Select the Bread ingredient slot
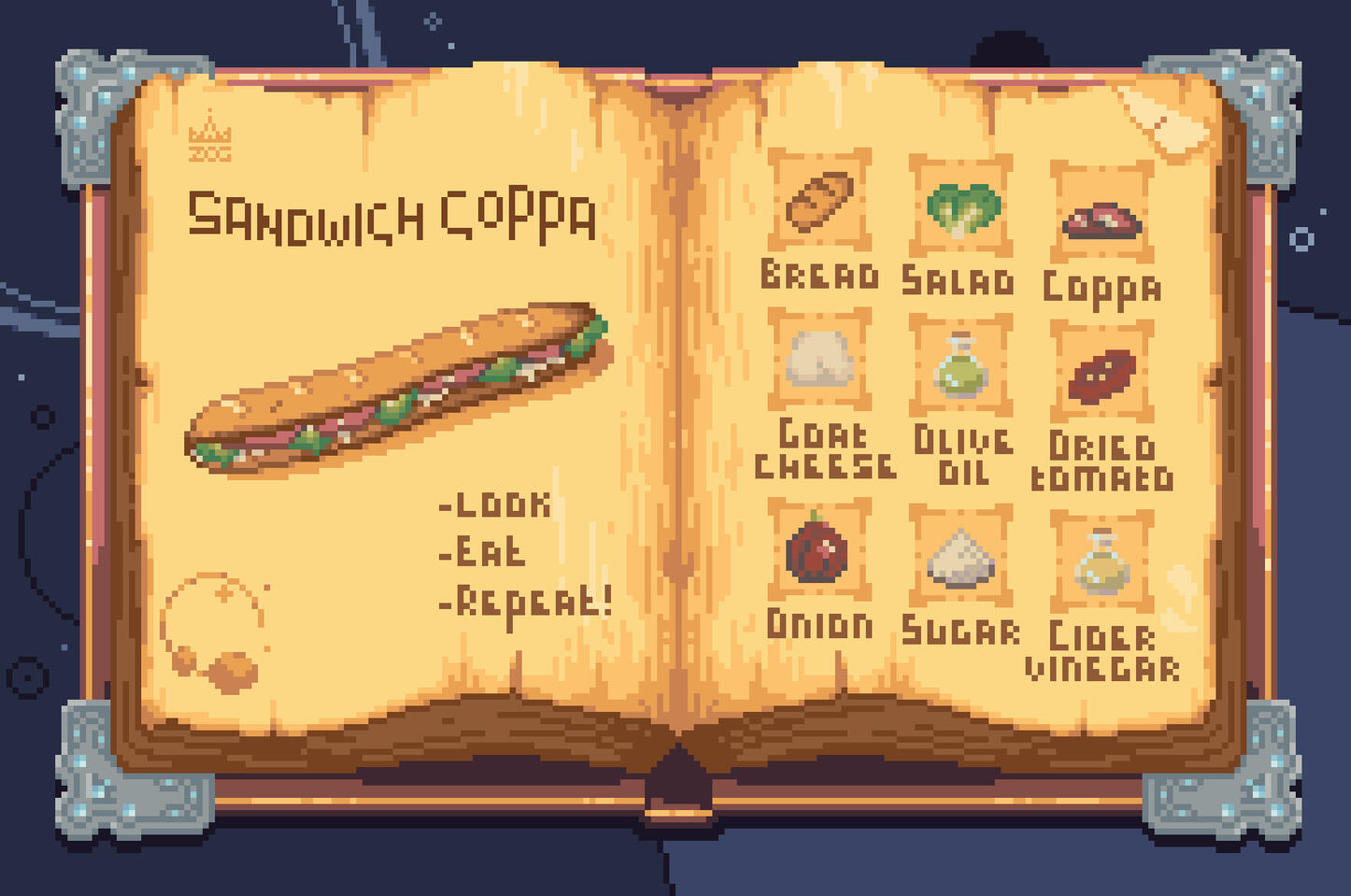 tap(819, 200)
